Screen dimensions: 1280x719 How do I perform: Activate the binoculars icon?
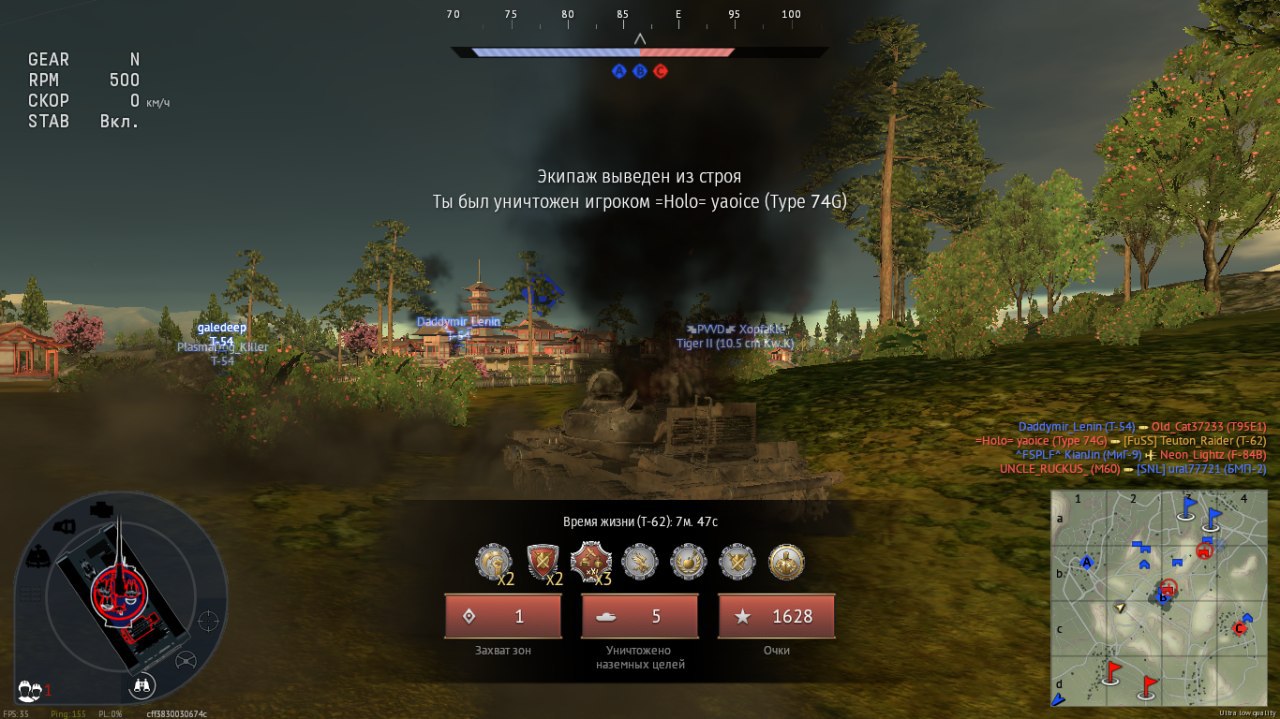[144, 686]
